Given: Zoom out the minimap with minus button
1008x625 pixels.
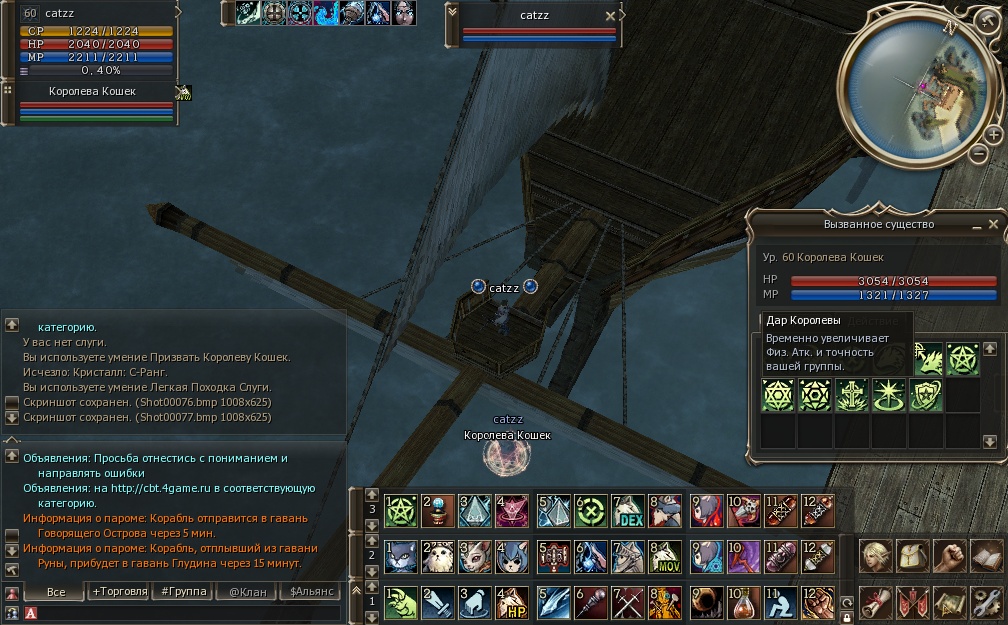Looking at the screenshot, I should coord(977,153).
